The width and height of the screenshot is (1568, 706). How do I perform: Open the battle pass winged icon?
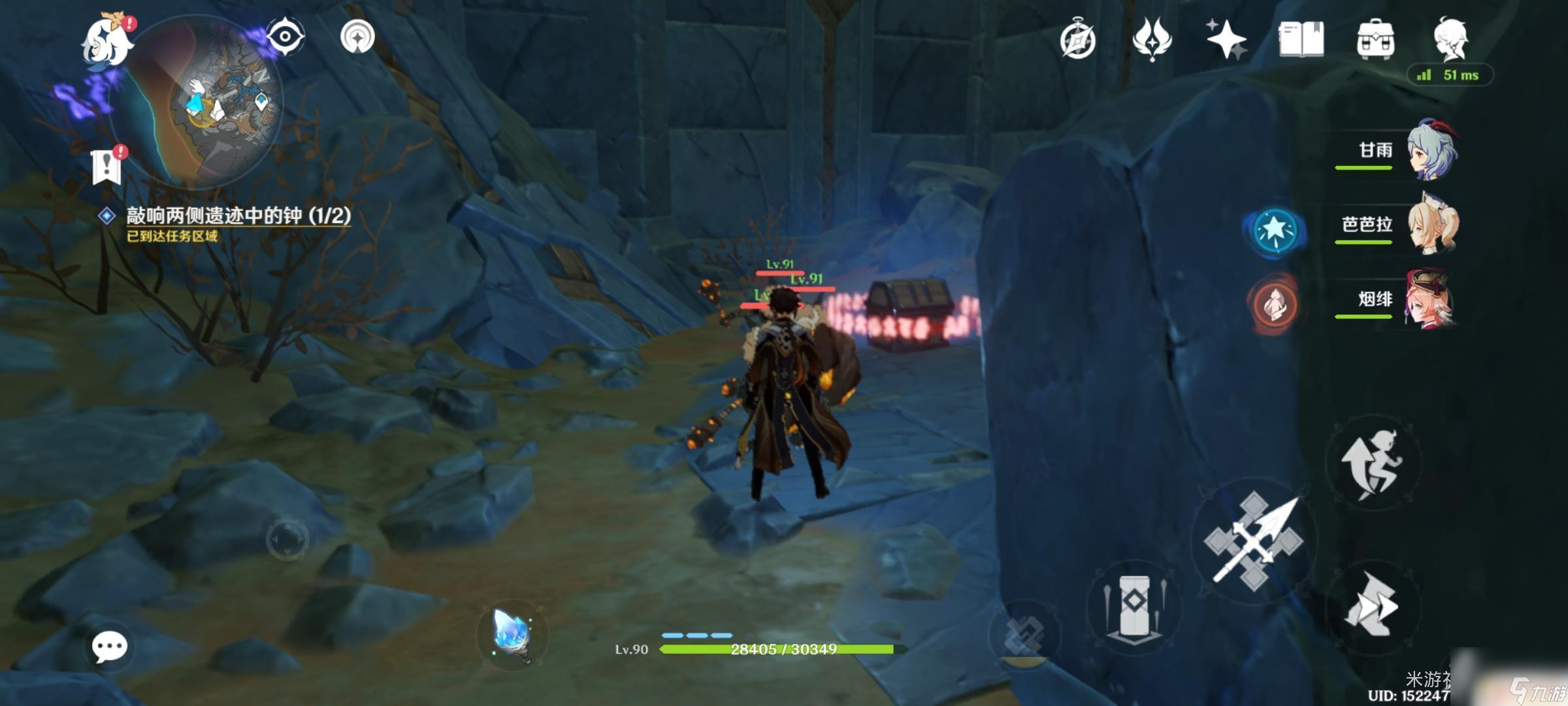(x=1152, y=39)
